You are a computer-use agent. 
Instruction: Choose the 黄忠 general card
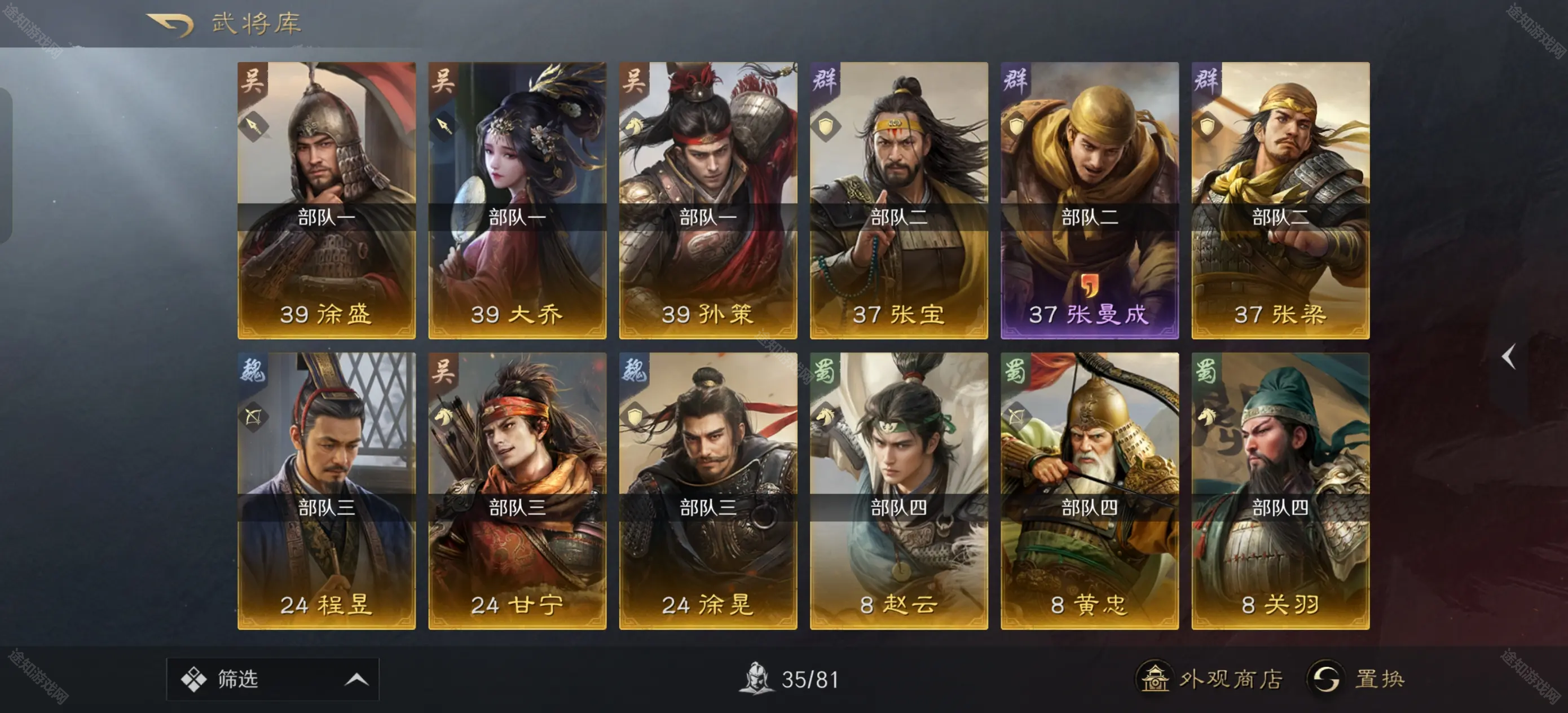coord(1090,490)
